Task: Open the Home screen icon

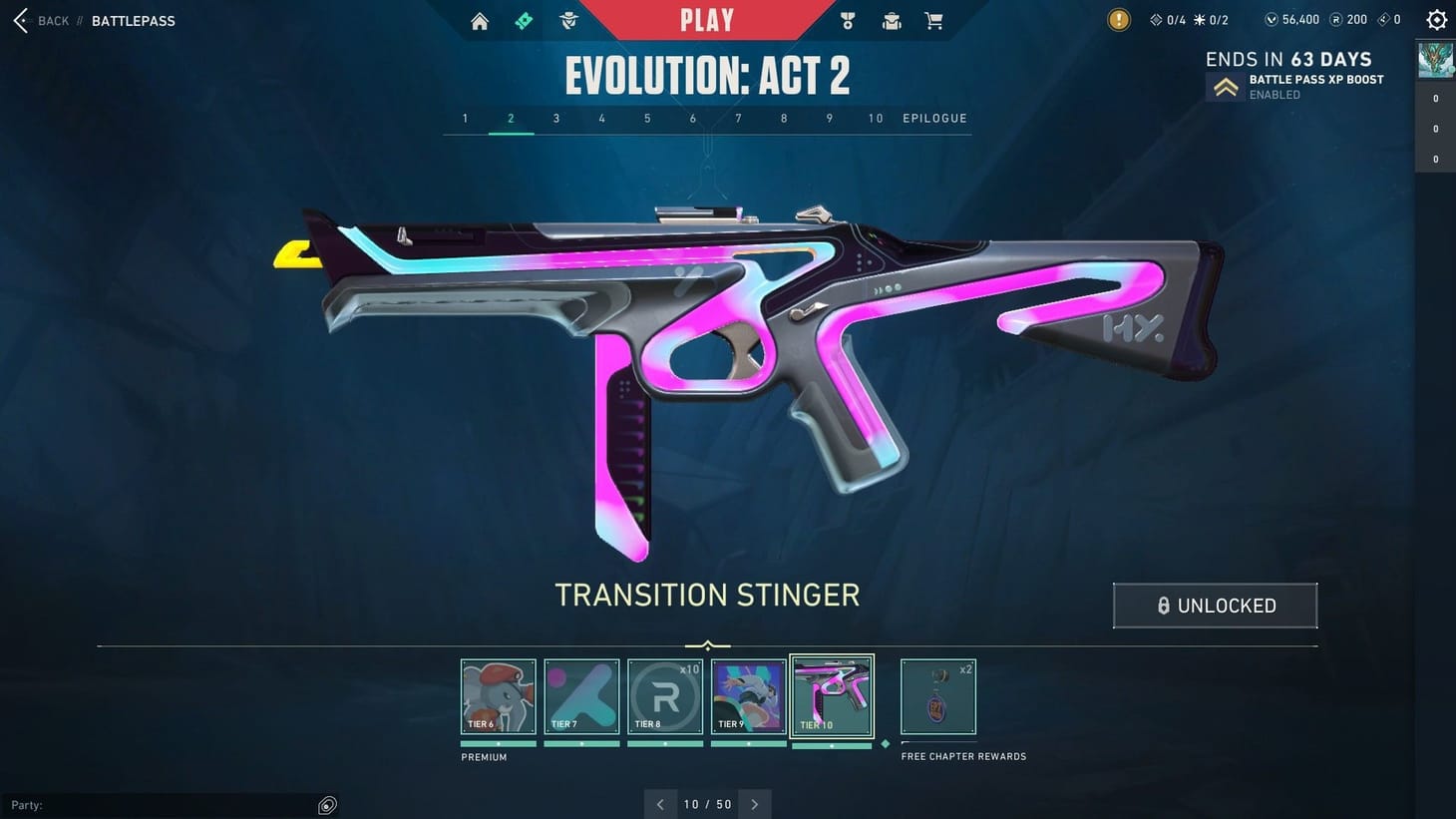Action: [479, 20]
